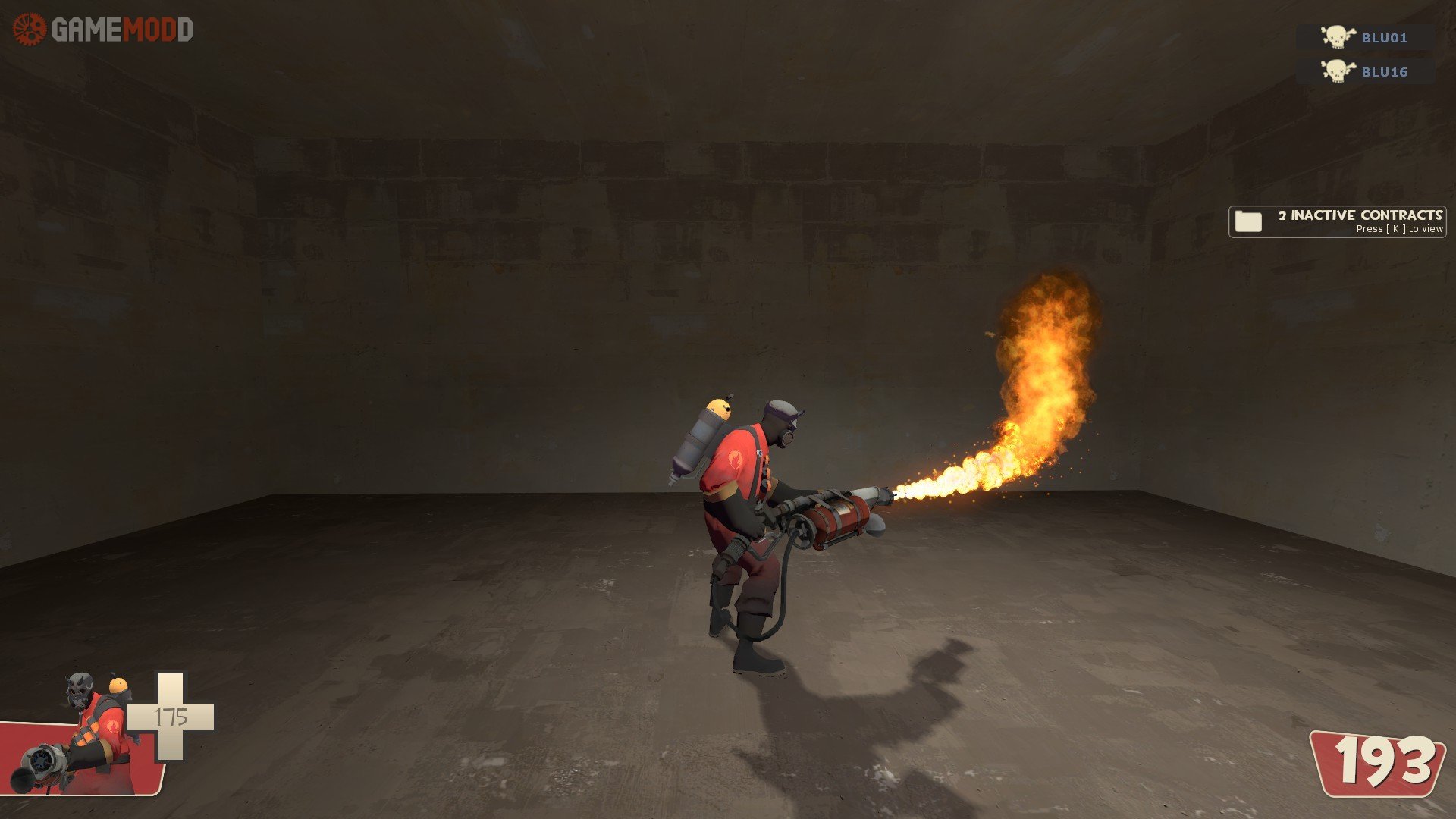Click the Pyro class portrait
Screen dimensions: 1456x819
83,736
